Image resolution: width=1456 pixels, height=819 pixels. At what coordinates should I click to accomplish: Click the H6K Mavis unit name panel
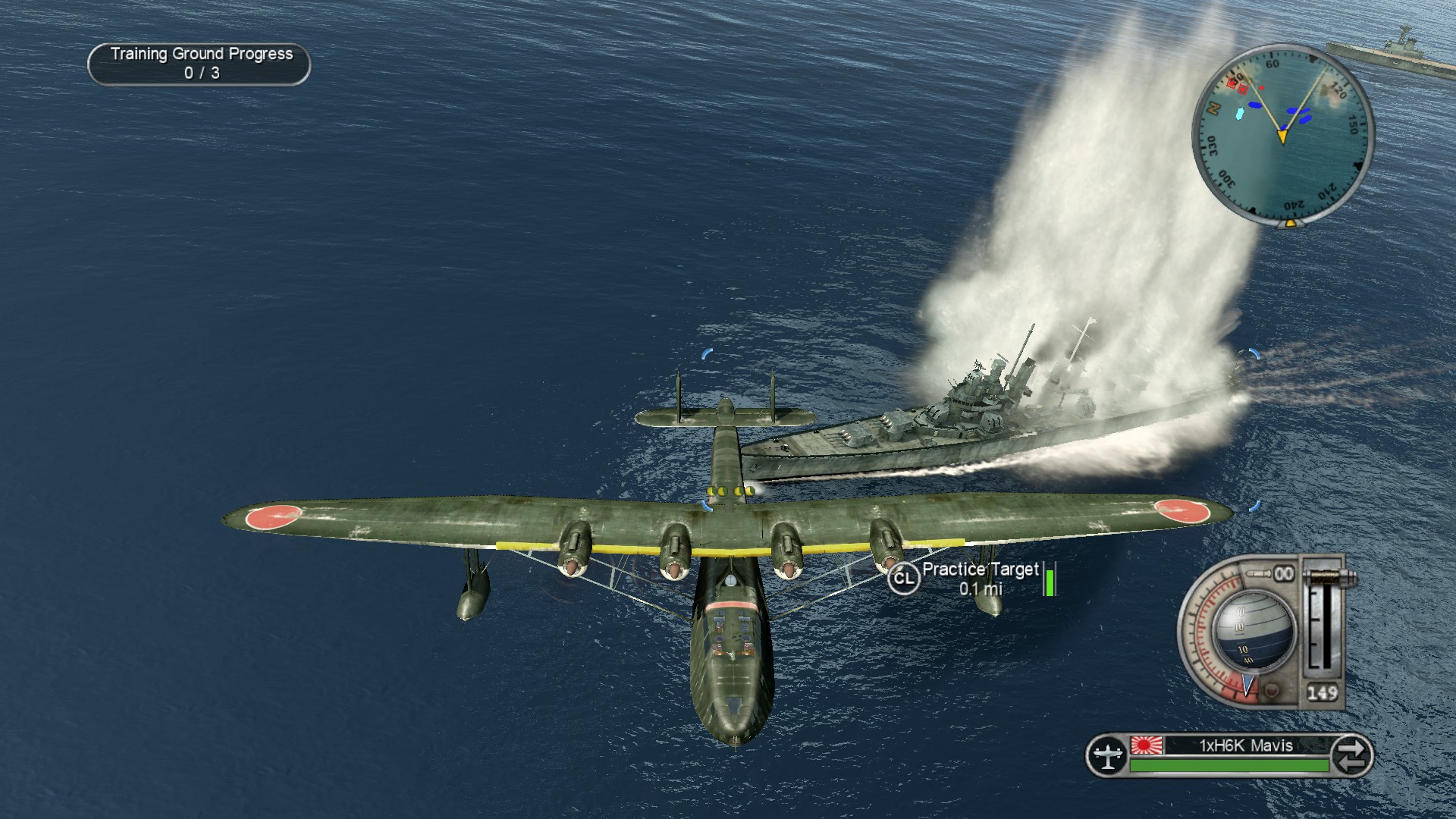point(1245,745)
